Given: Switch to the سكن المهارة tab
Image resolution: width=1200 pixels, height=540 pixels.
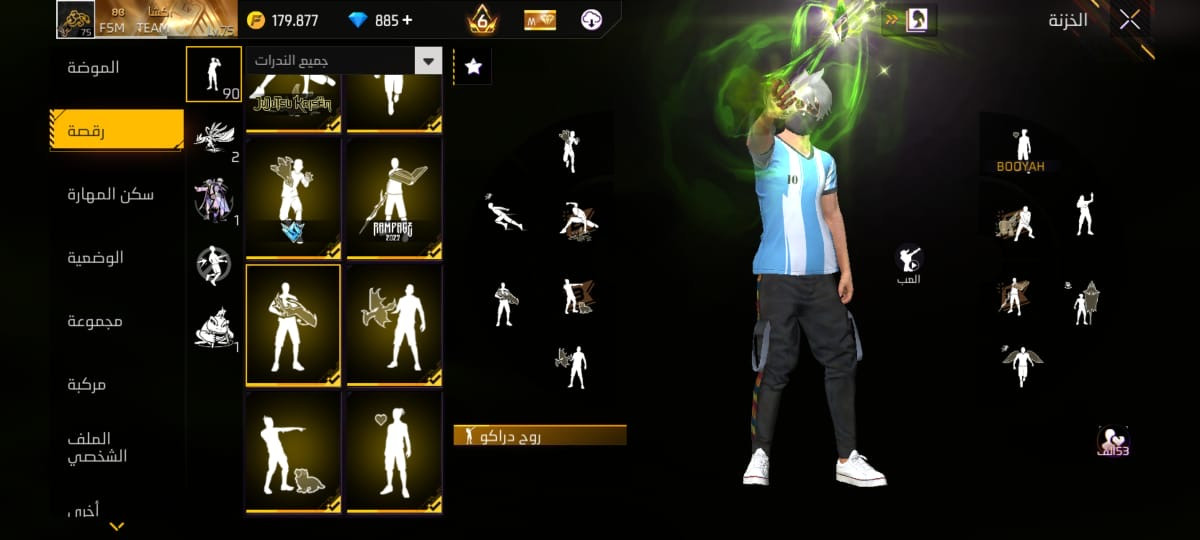Looking at the screenshot, I should click(111, 194).
